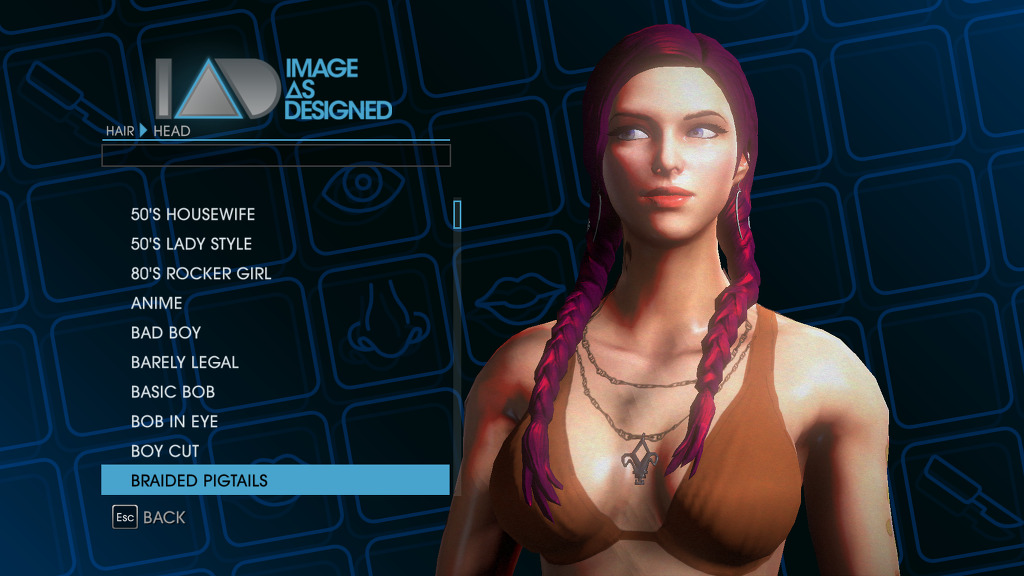Click the highlighted Braided Pigtails entry
The width and height of the screenshot is (1024, 576).
pyautogui.click(x=275, y=480)
